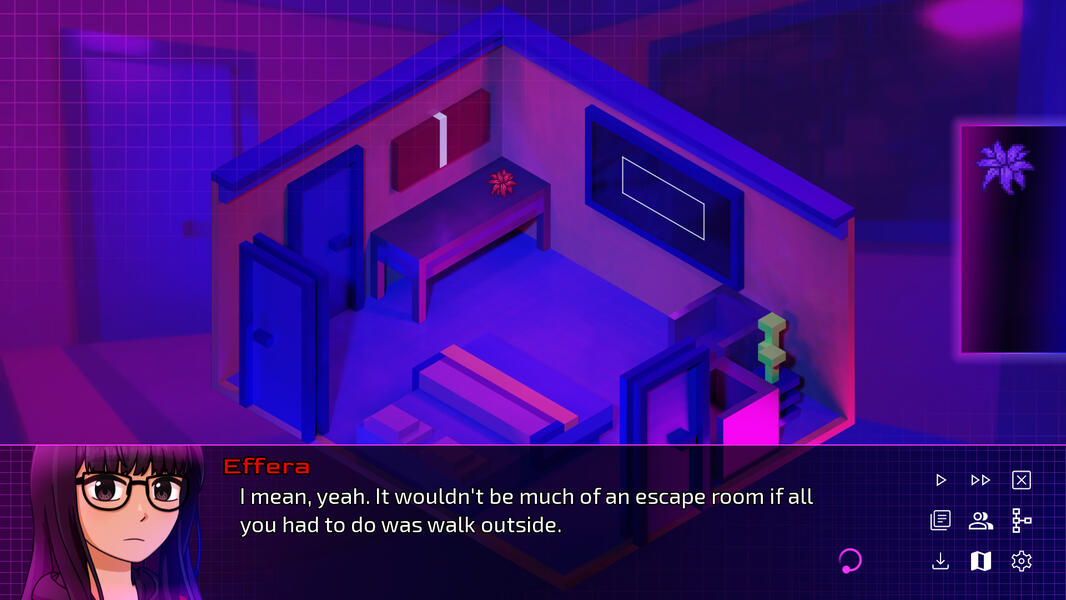This screenshot has width=1066, height=600.
Task: Open the dialogue log history icon
Action: [940, 520]
